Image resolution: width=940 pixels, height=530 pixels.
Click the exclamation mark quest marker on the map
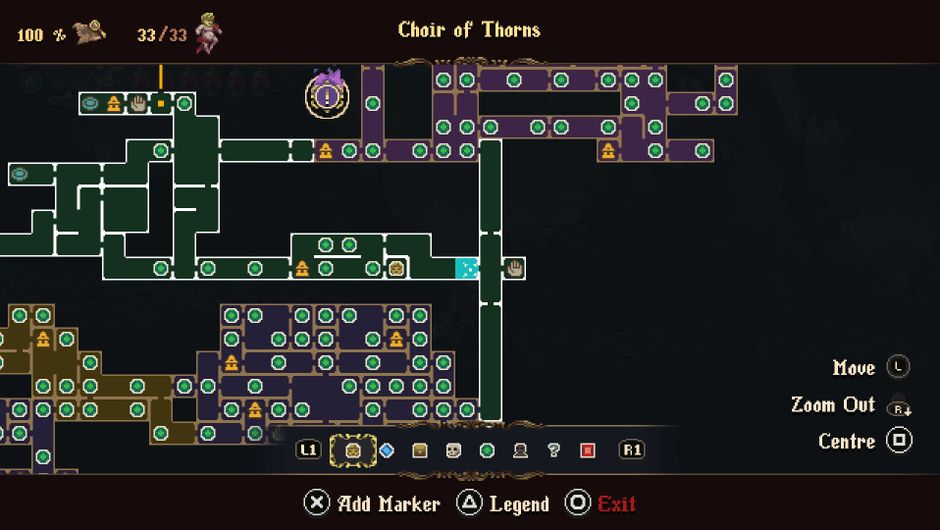coord(327,96)
